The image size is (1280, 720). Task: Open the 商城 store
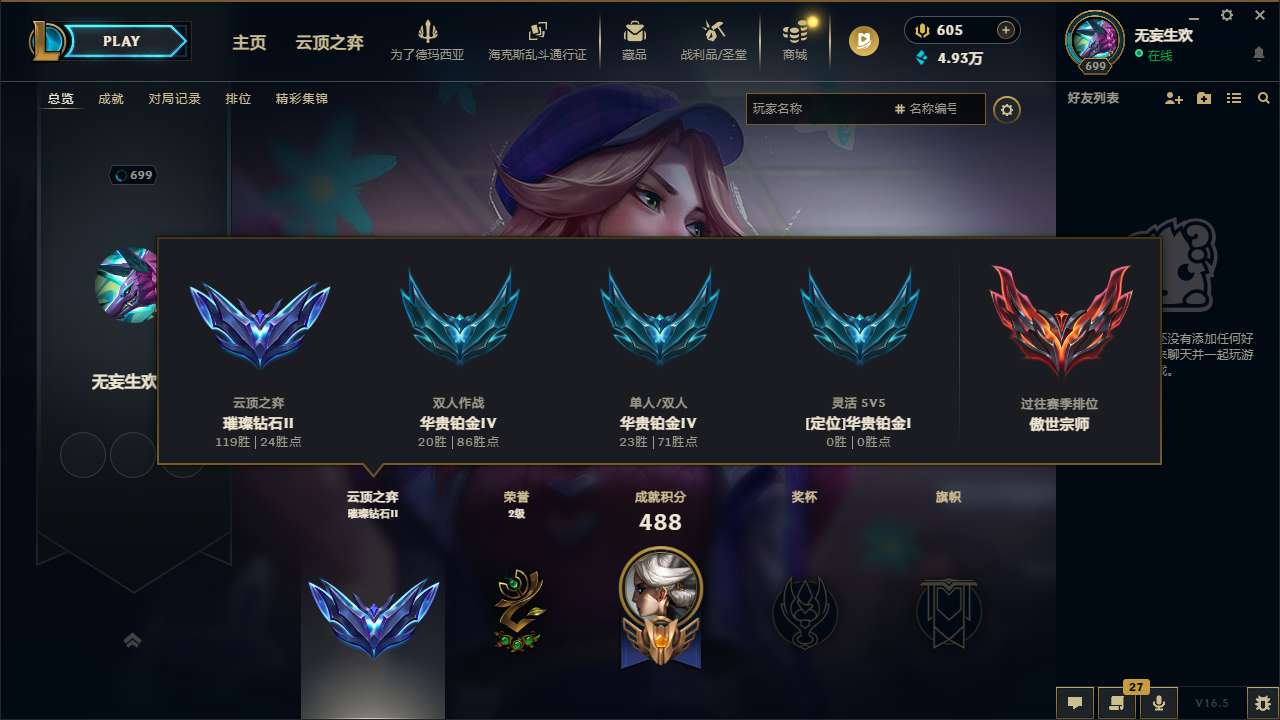pyautogui.click(x=795, y=40)
